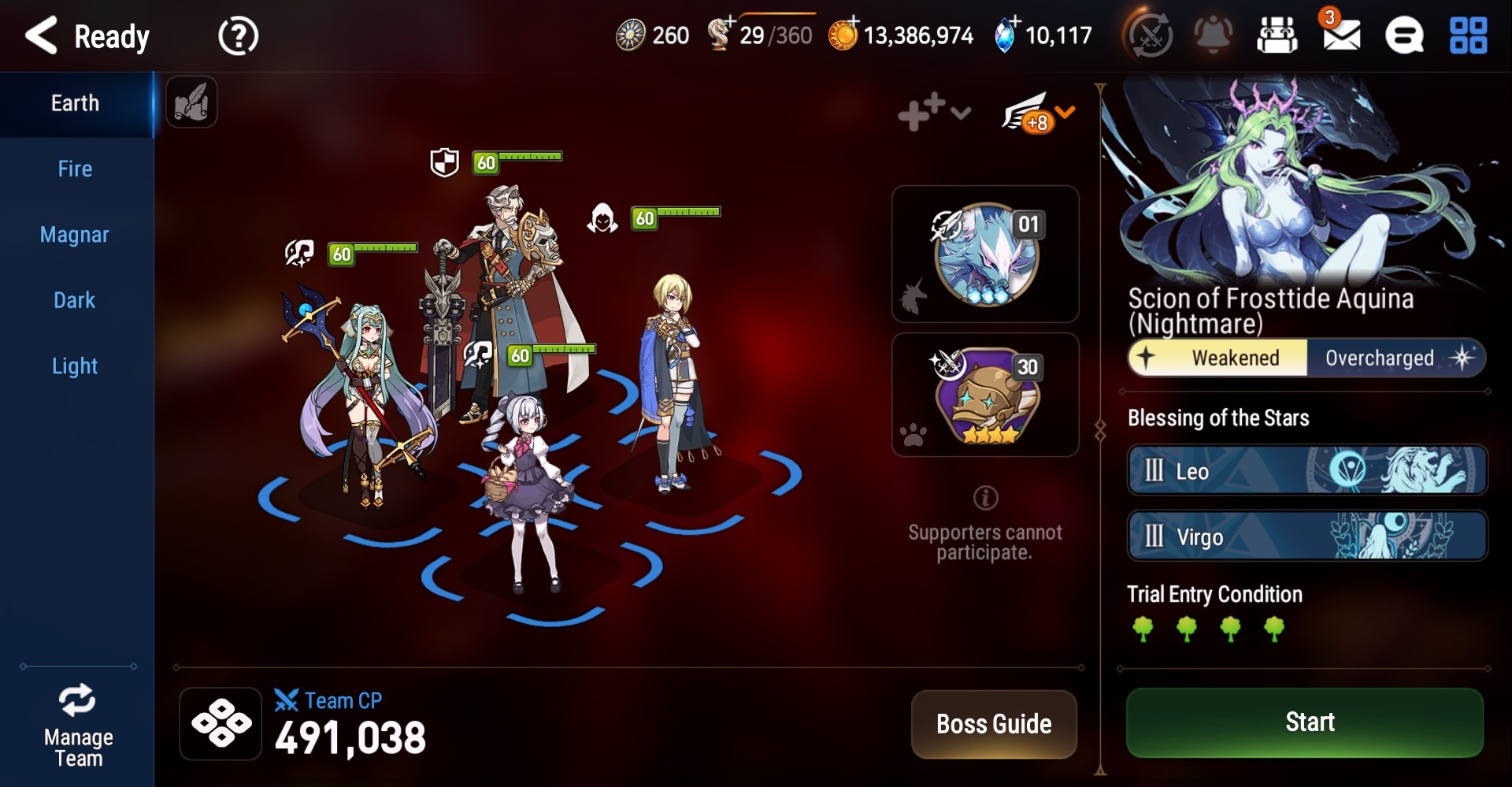Image resolution: width=1512 pixels, height=787 pixels.
Task: Open the four-square main menu grid
Action: click(1468, 36)
